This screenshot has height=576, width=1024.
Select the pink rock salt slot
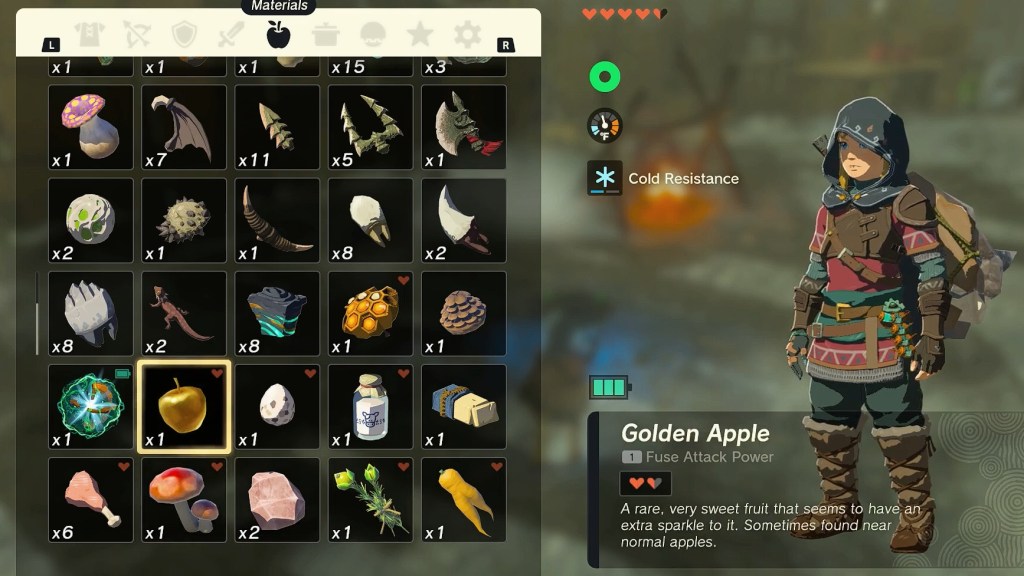277,500
